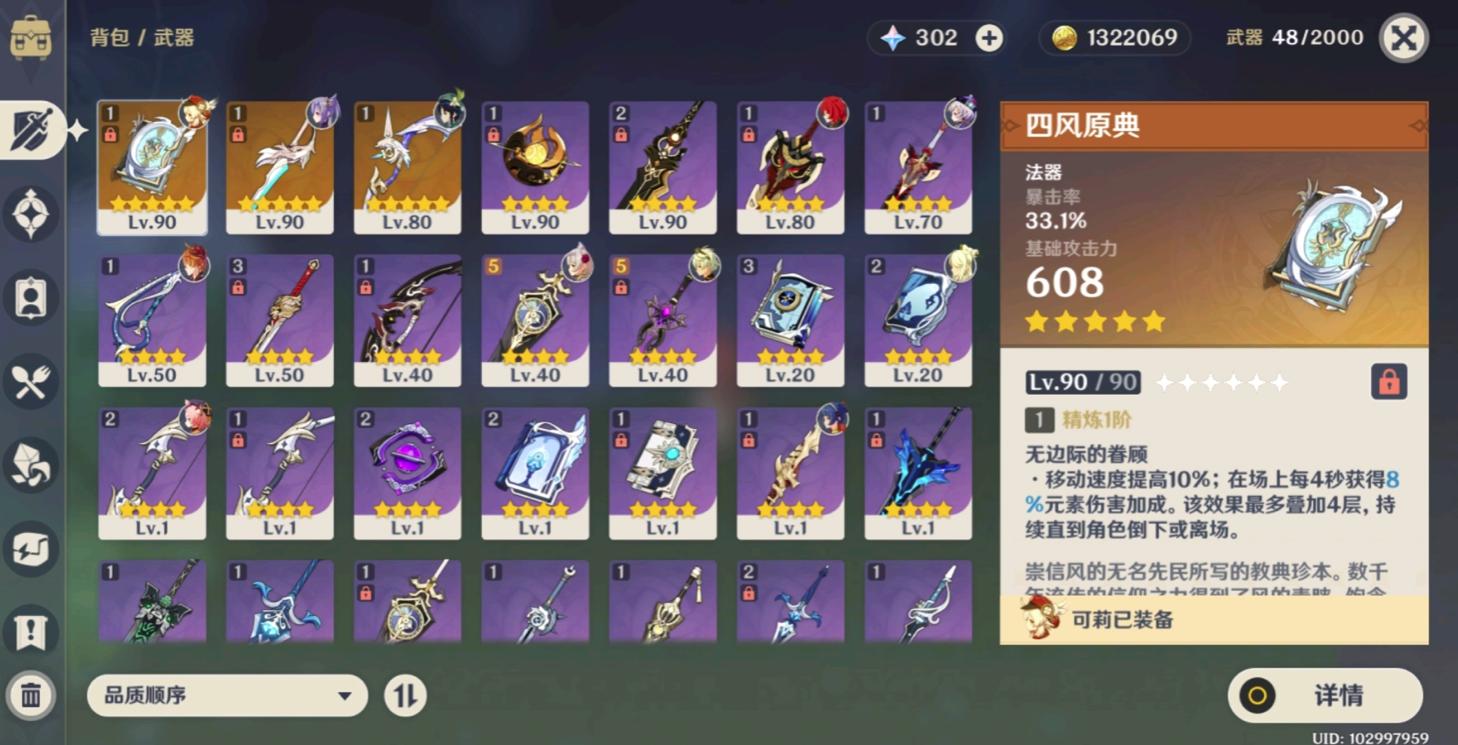Choose the five-star bow at Lv.80
The height and width of the screenshot is (745, 1458).
click(407, 167)
